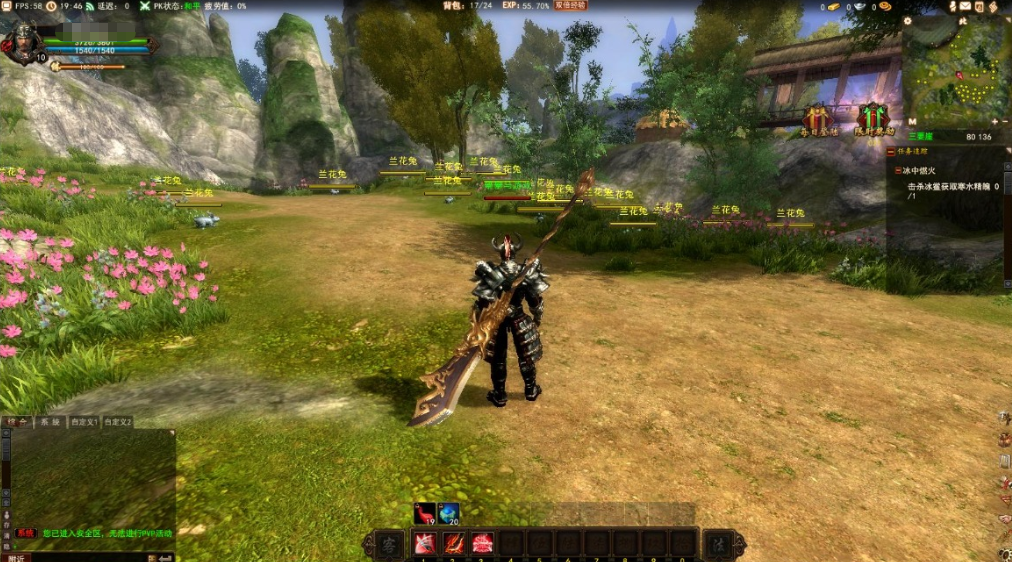
Task: Activate the second fiery claw skill
Action: coord(453,543)
